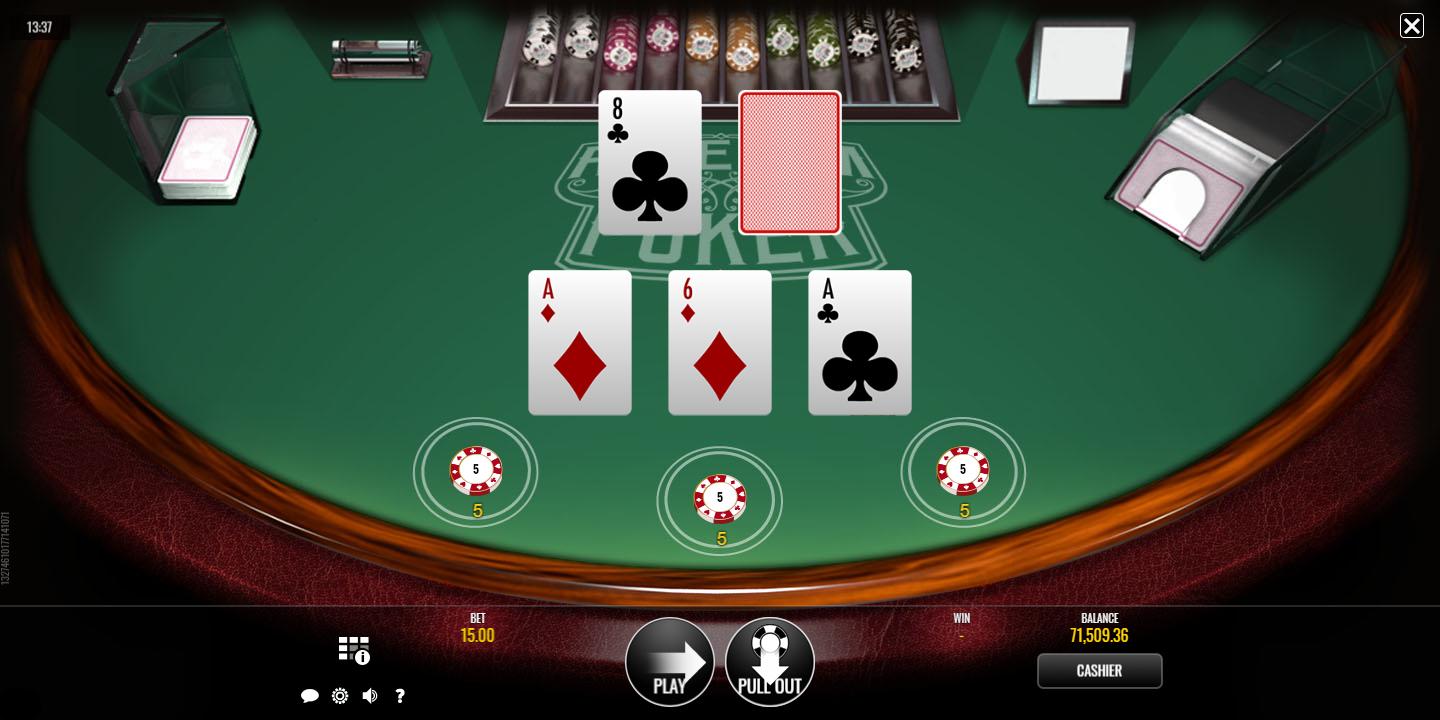Open the settings gear
The width and height of the screenshot is (1440, 720).
[340, 696]
